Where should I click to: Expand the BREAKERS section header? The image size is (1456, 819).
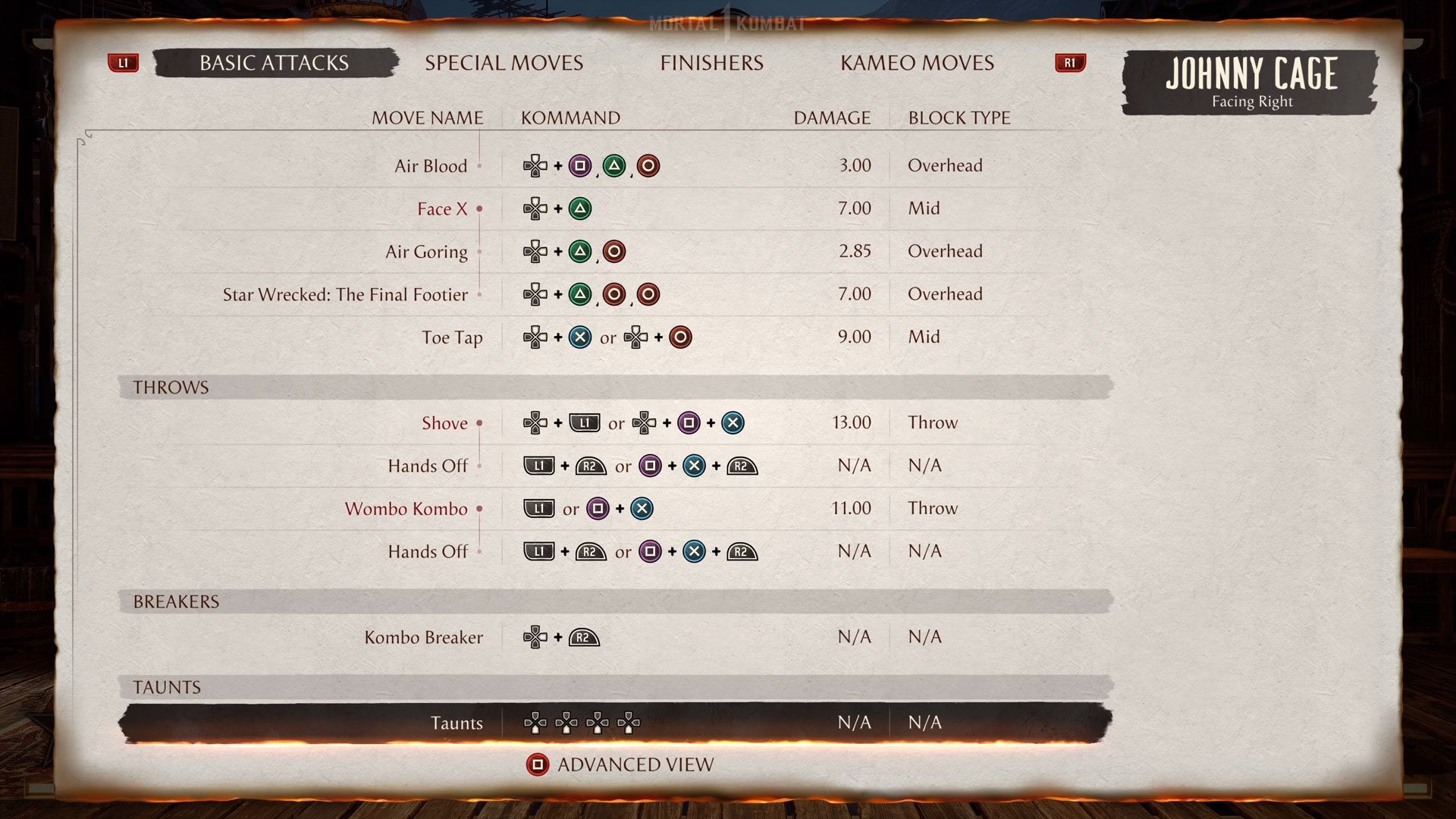(x=176, y=601)
